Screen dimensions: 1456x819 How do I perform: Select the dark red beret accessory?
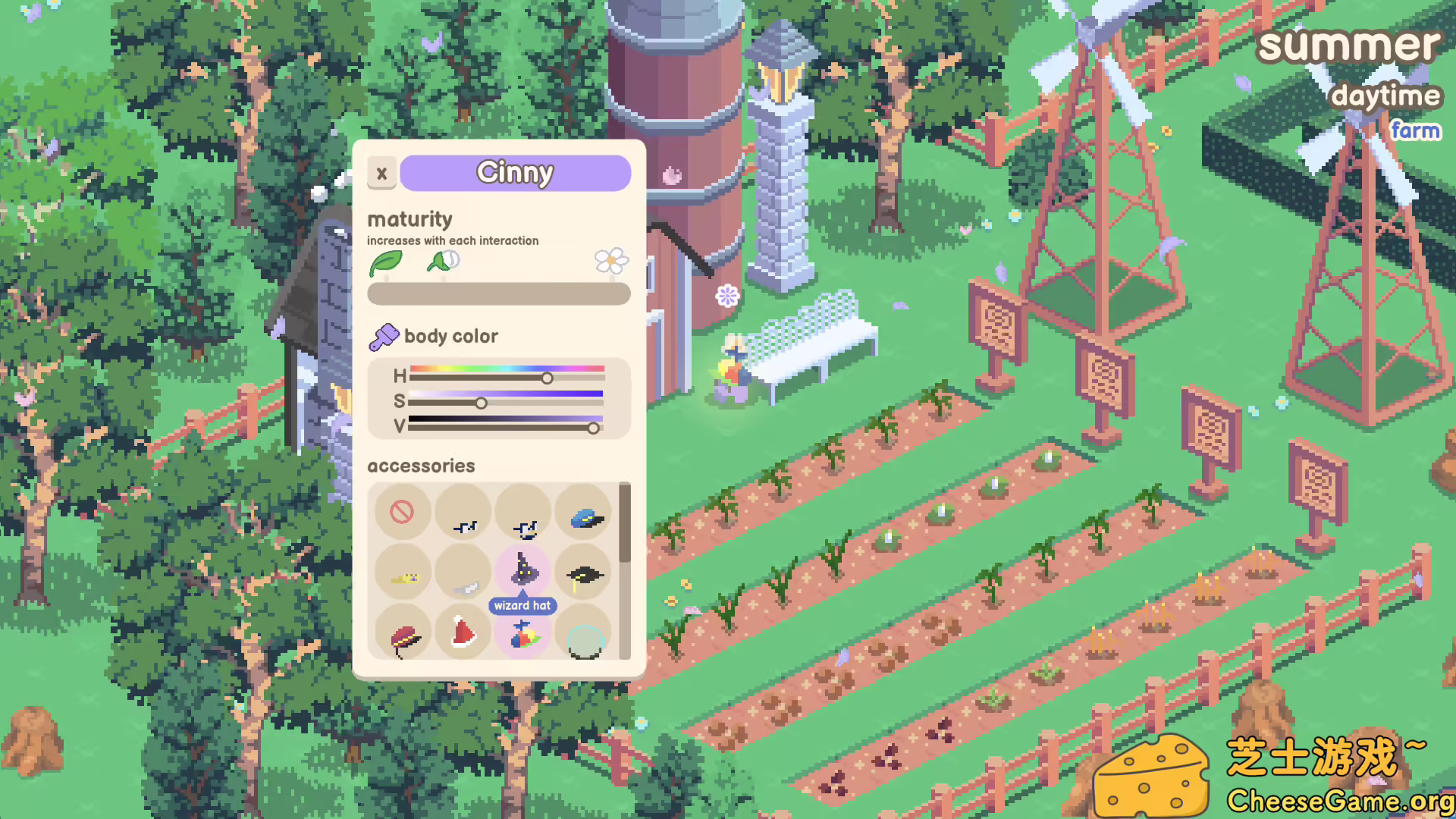[403, 634]
